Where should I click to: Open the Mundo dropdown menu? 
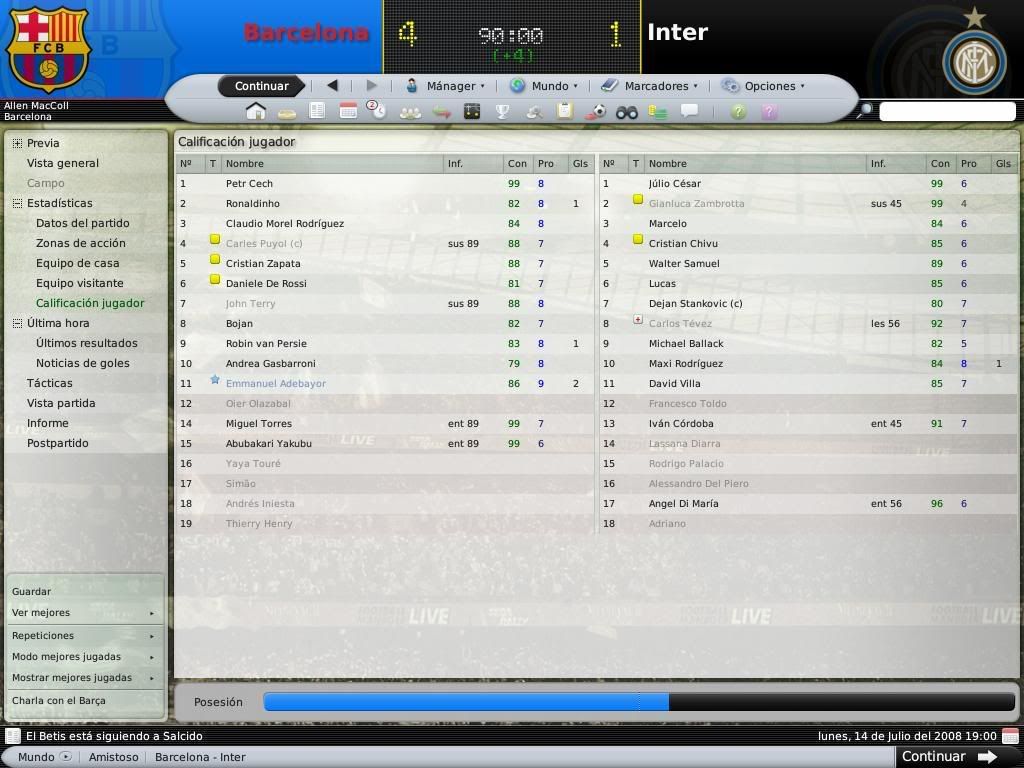coord(544,86)
